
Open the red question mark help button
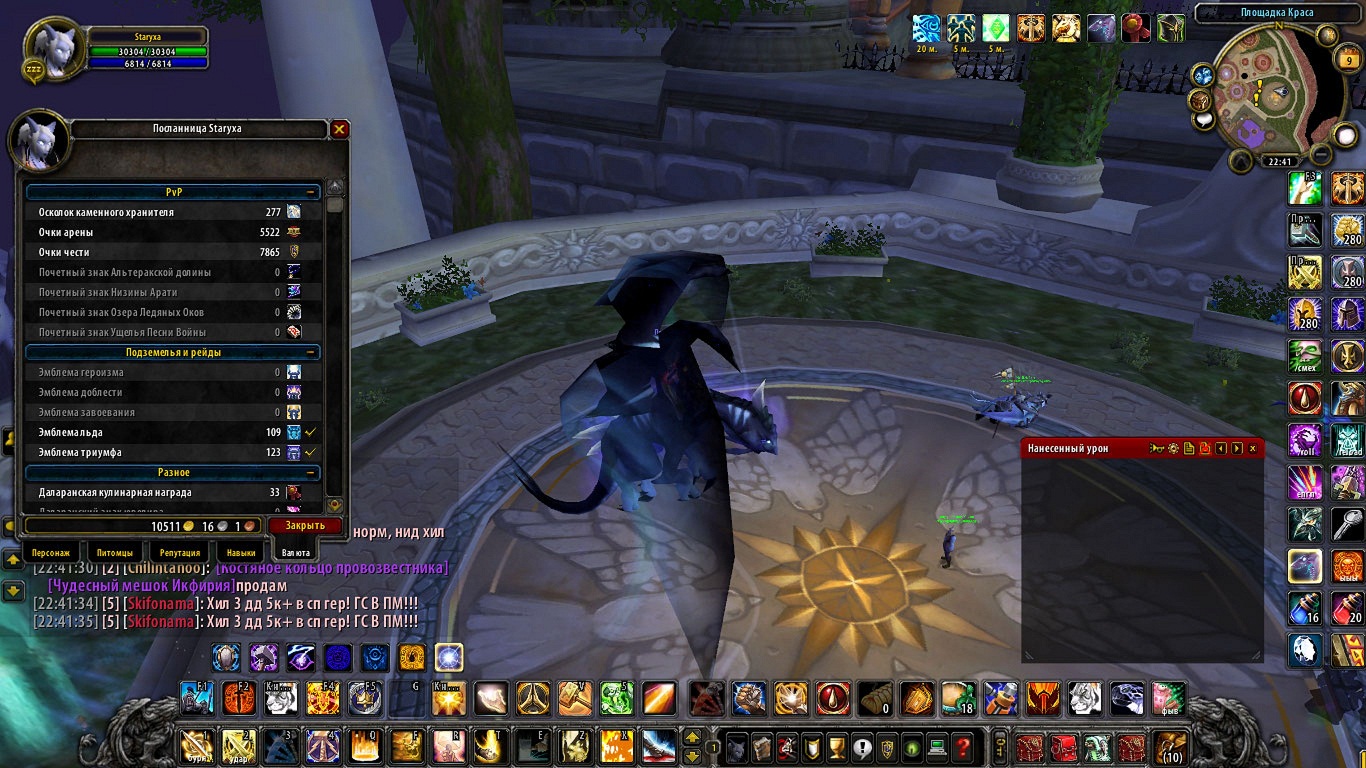coord(962,746)
